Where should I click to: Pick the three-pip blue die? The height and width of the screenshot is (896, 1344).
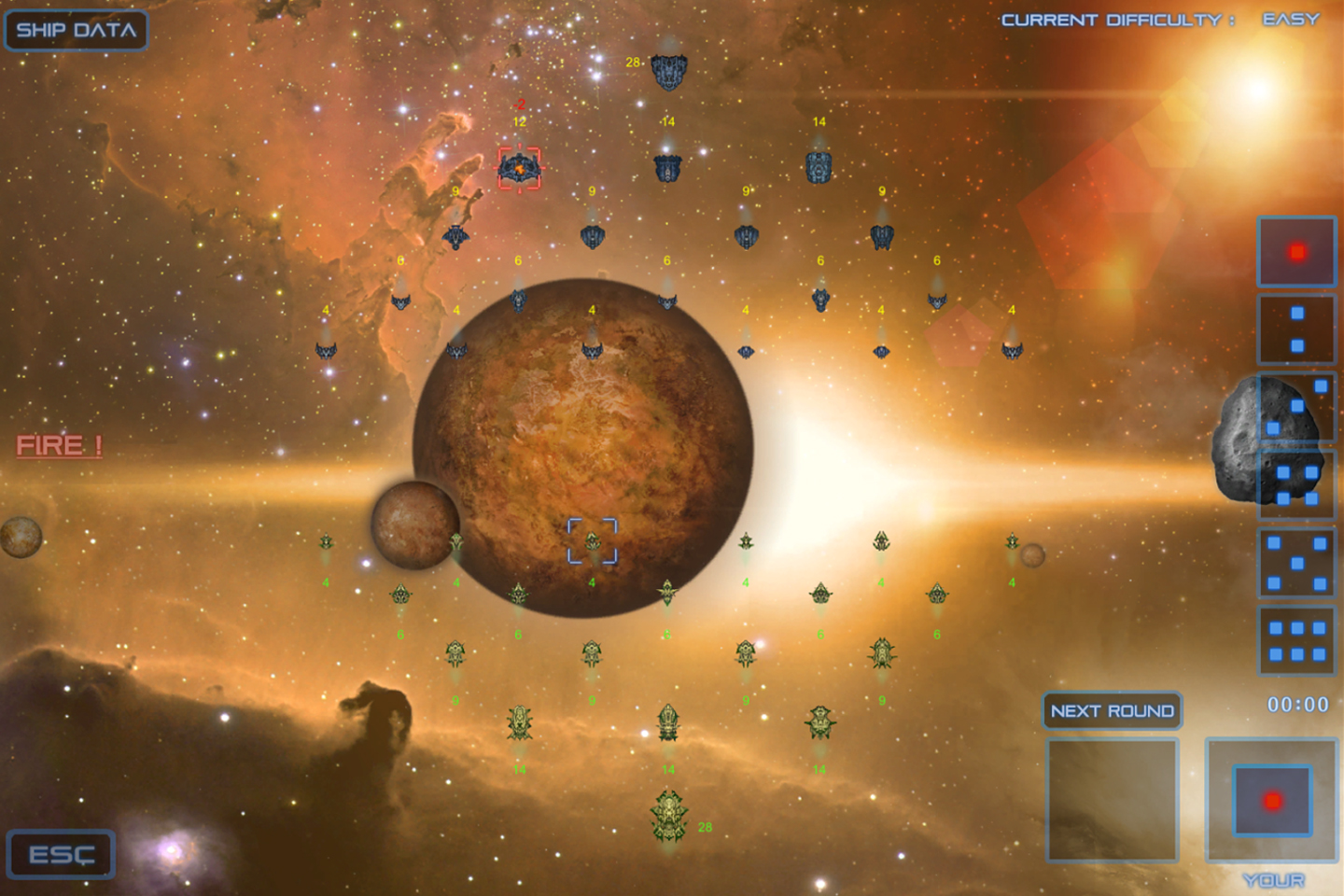coord(1297,407)
